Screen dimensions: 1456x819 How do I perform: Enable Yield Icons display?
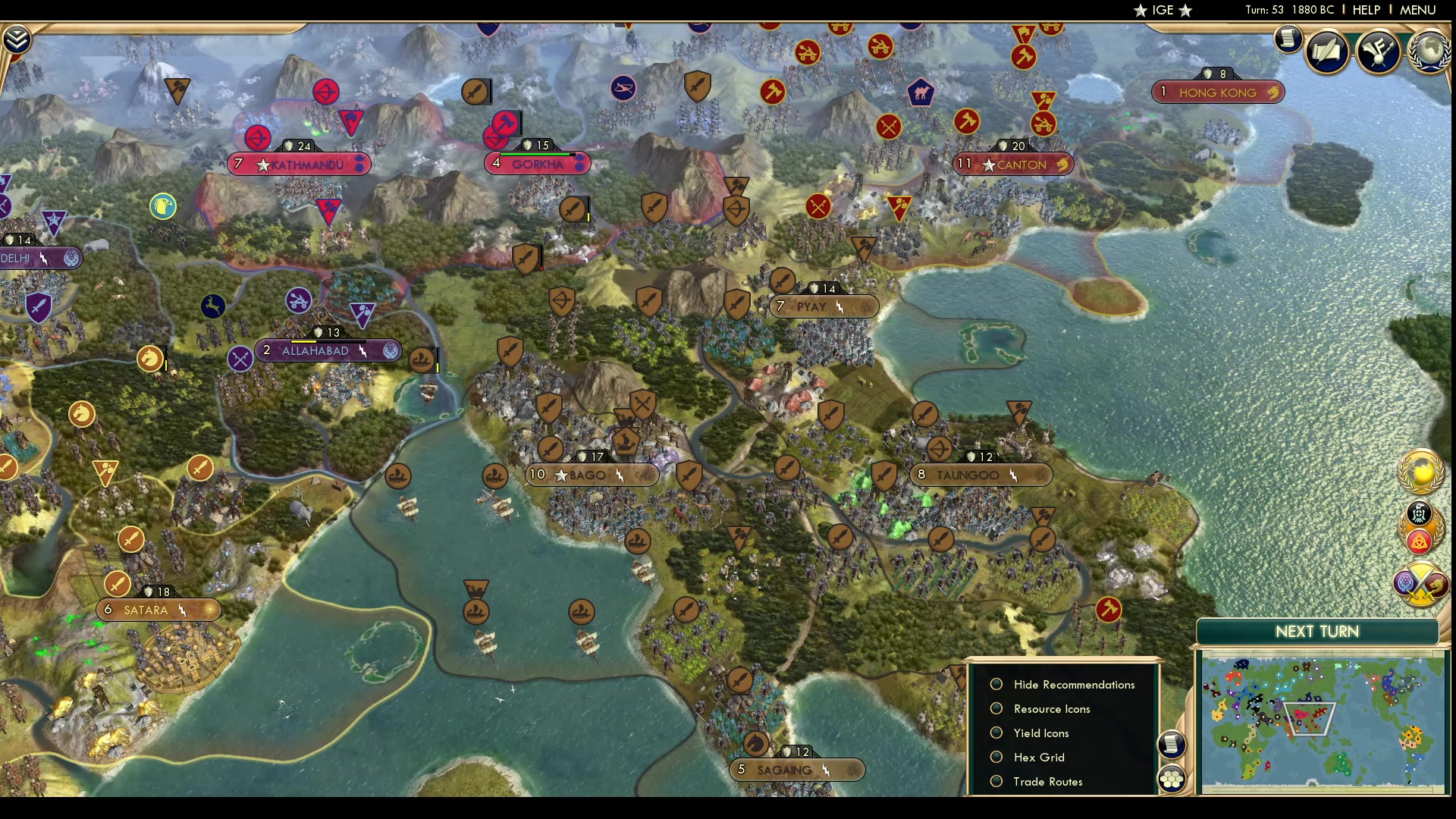[x=997, y=733]
